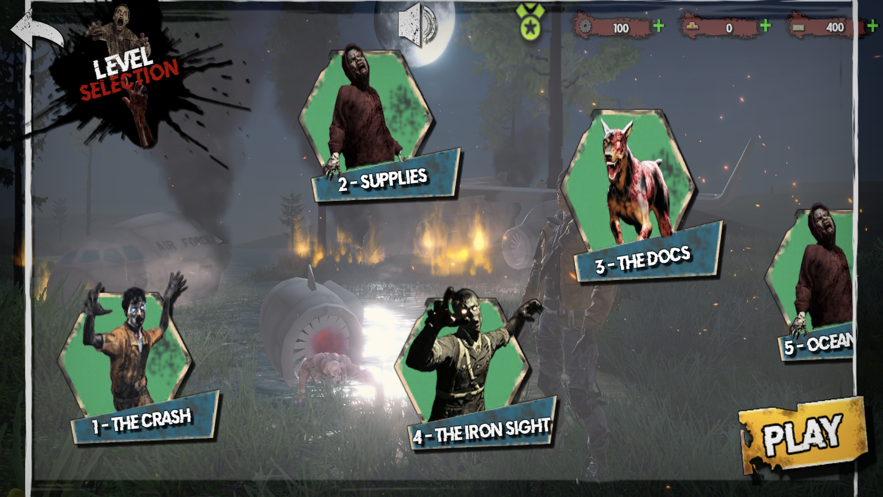Open the green star medal achievements
Viewport: 883px width, 497px height.
point(530,21)
